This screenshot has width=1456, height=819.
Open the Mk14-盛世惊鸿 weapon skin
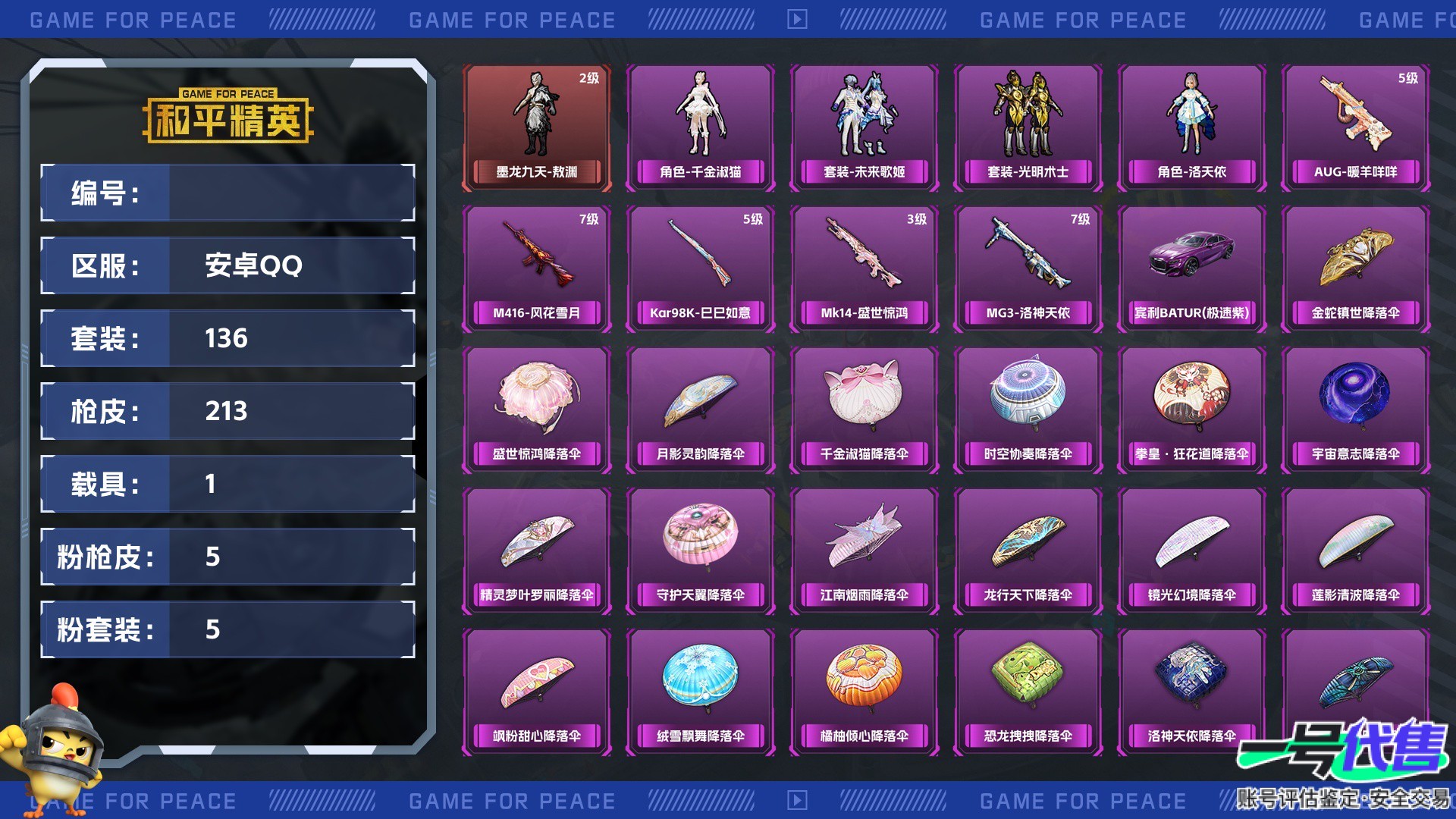click(864, 268)
